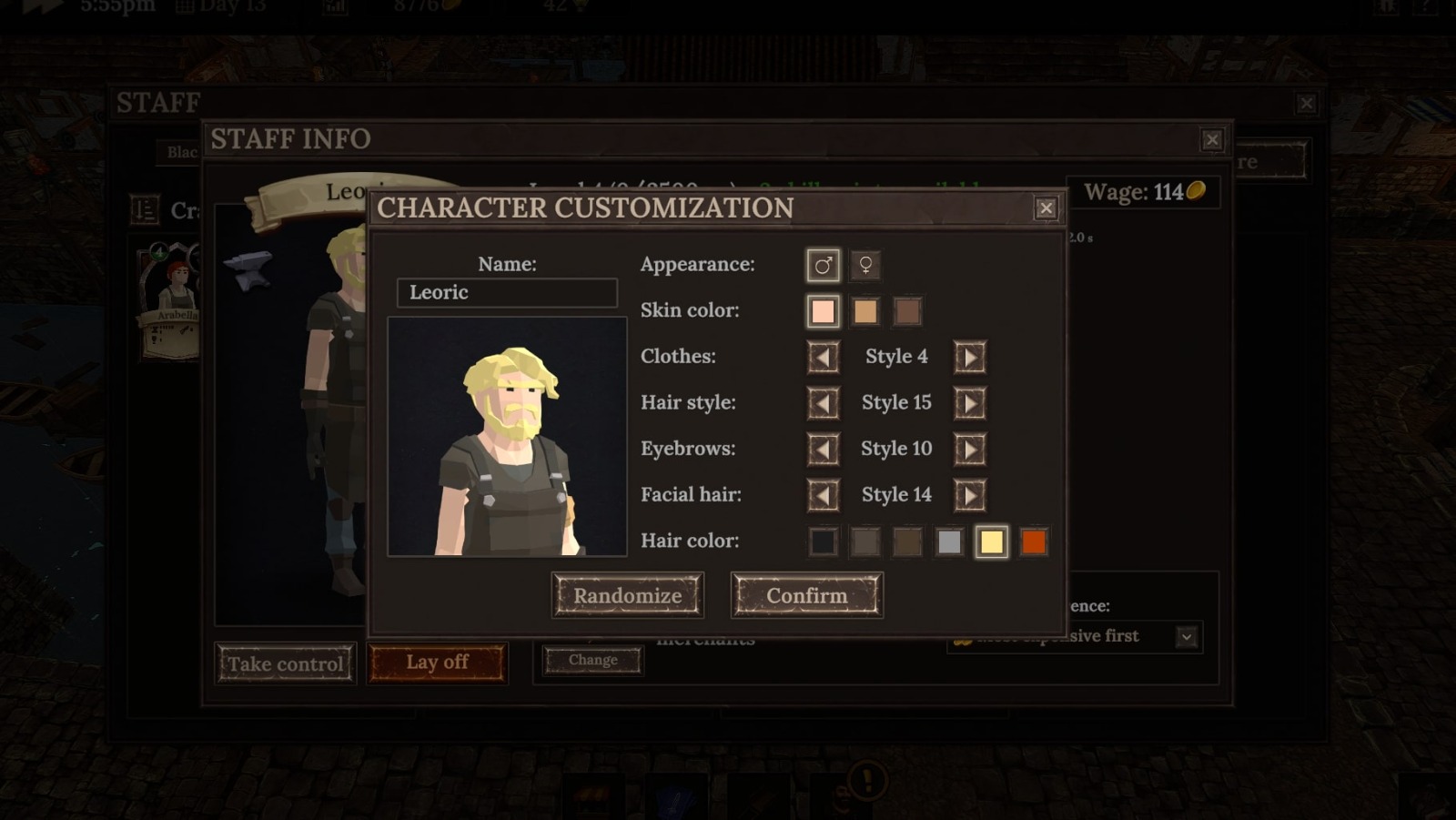Viewport: 1456px width, 820px height.
Task: Step Facial hair back from Style 14
Action: point(823,494)
